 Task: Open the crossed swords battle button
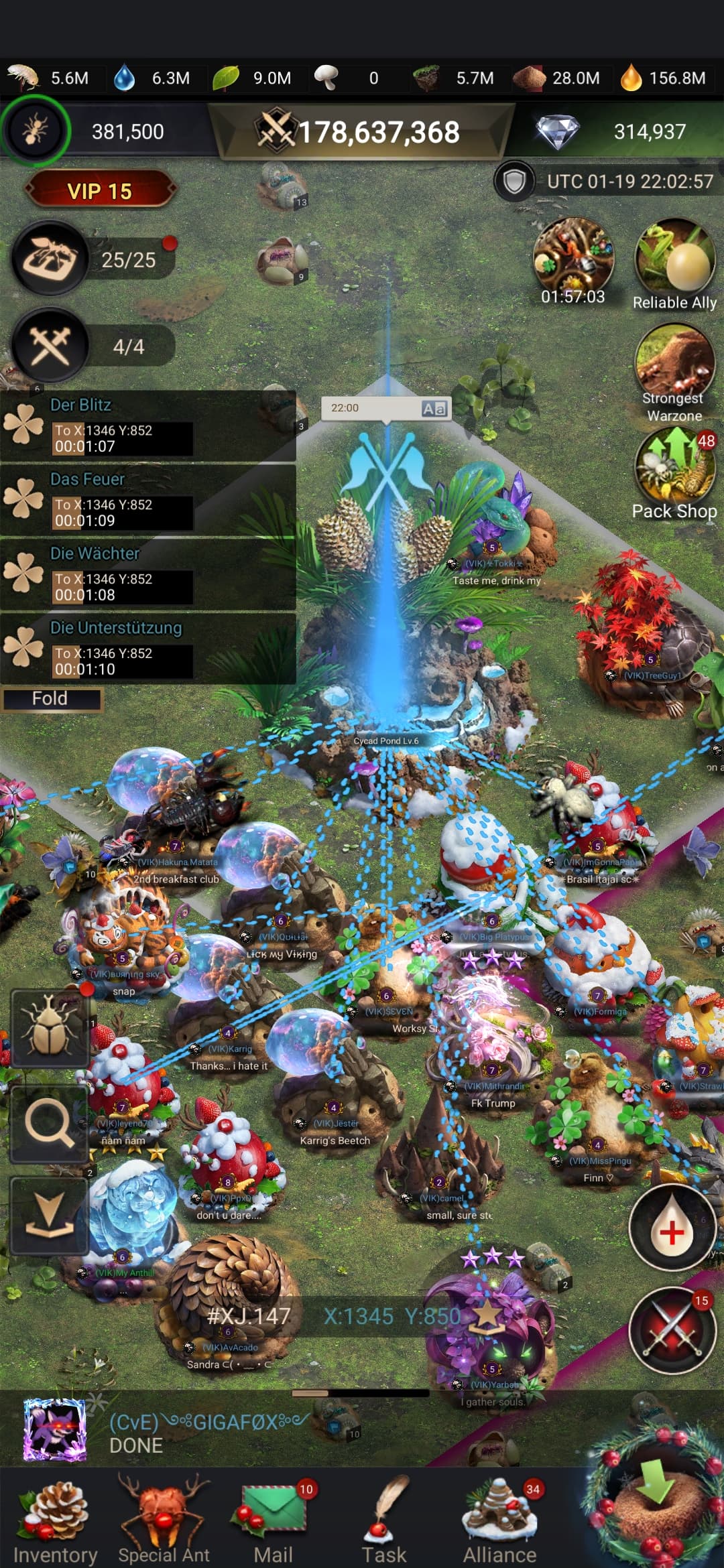[672, 1329]
